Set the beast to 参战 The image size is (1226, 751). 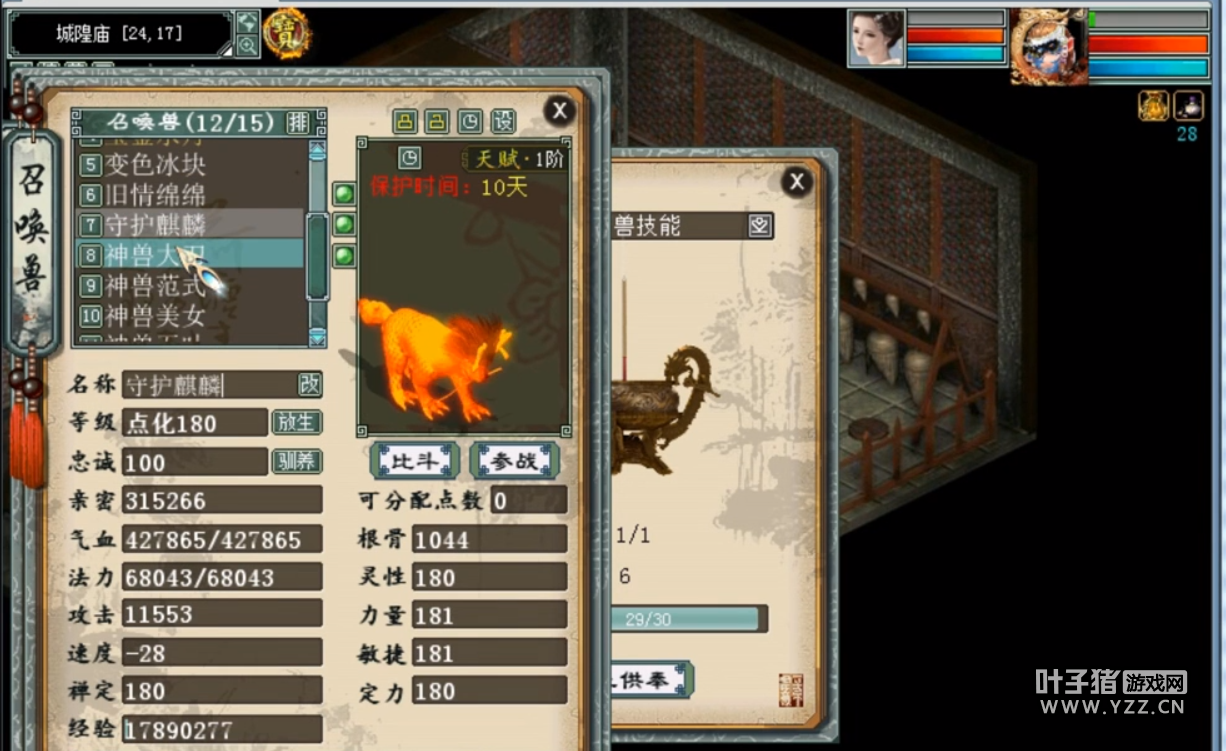pyautogui.click(x=514, y=461)
